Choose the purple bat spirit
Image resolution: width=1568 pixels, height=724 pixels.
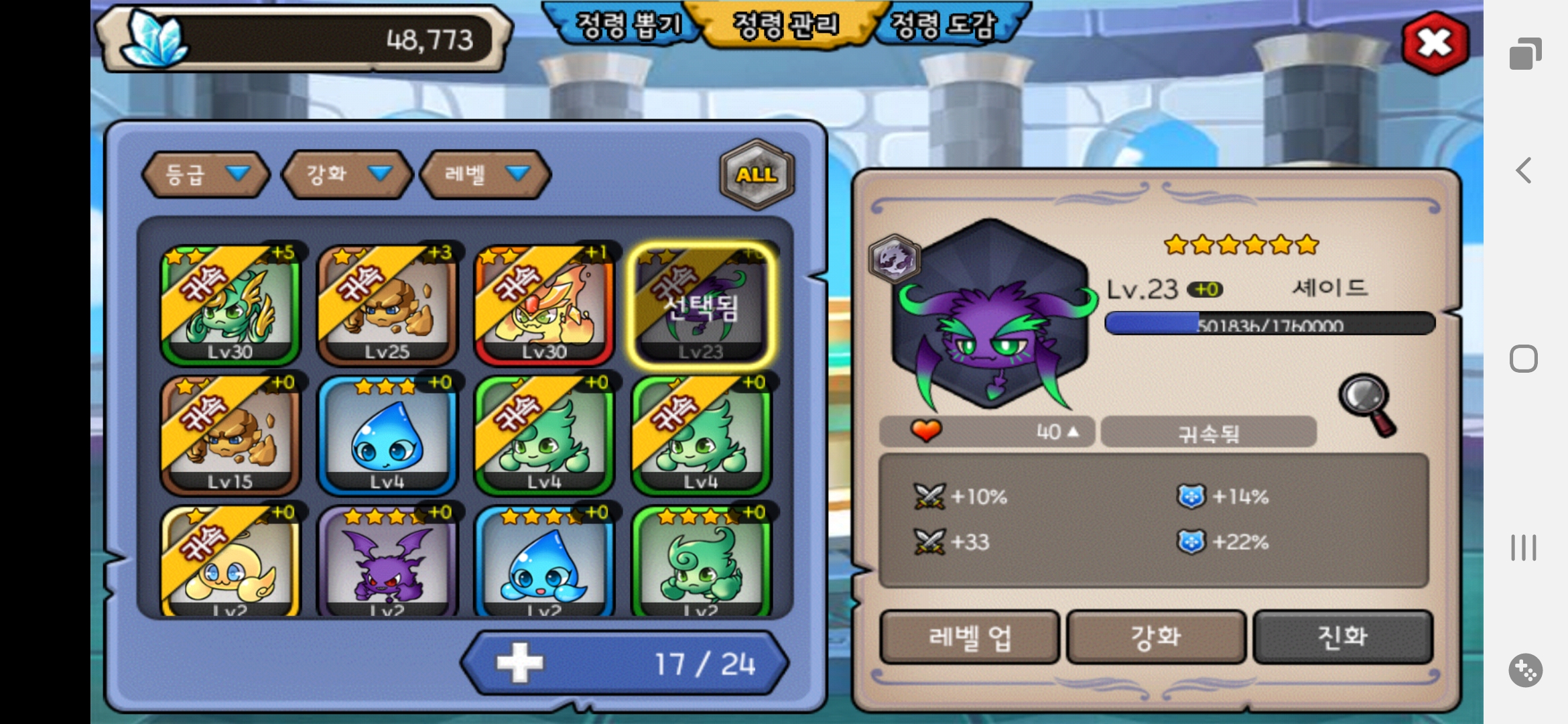387,563
